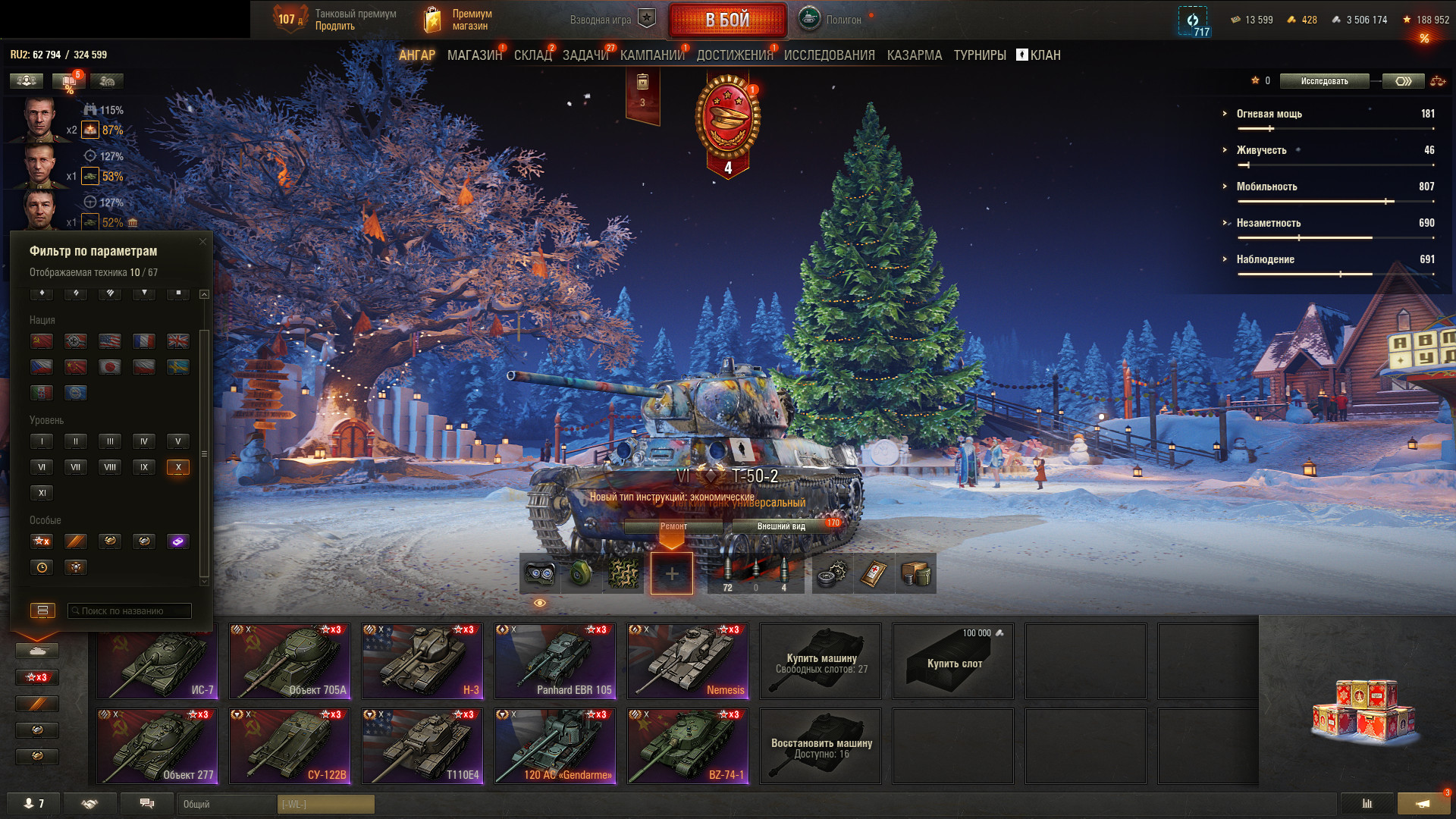Open the Купить машину purchase tile

click(x=821, y=661)
